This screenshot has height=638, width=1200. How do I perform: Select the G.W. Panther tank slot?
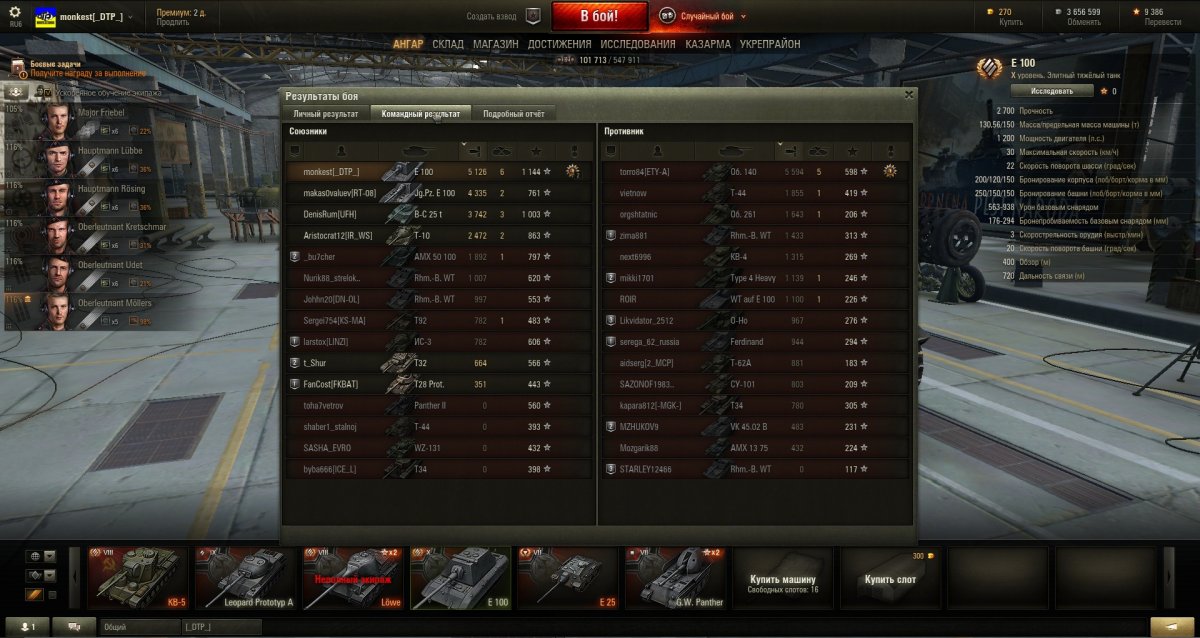(676, 577)
